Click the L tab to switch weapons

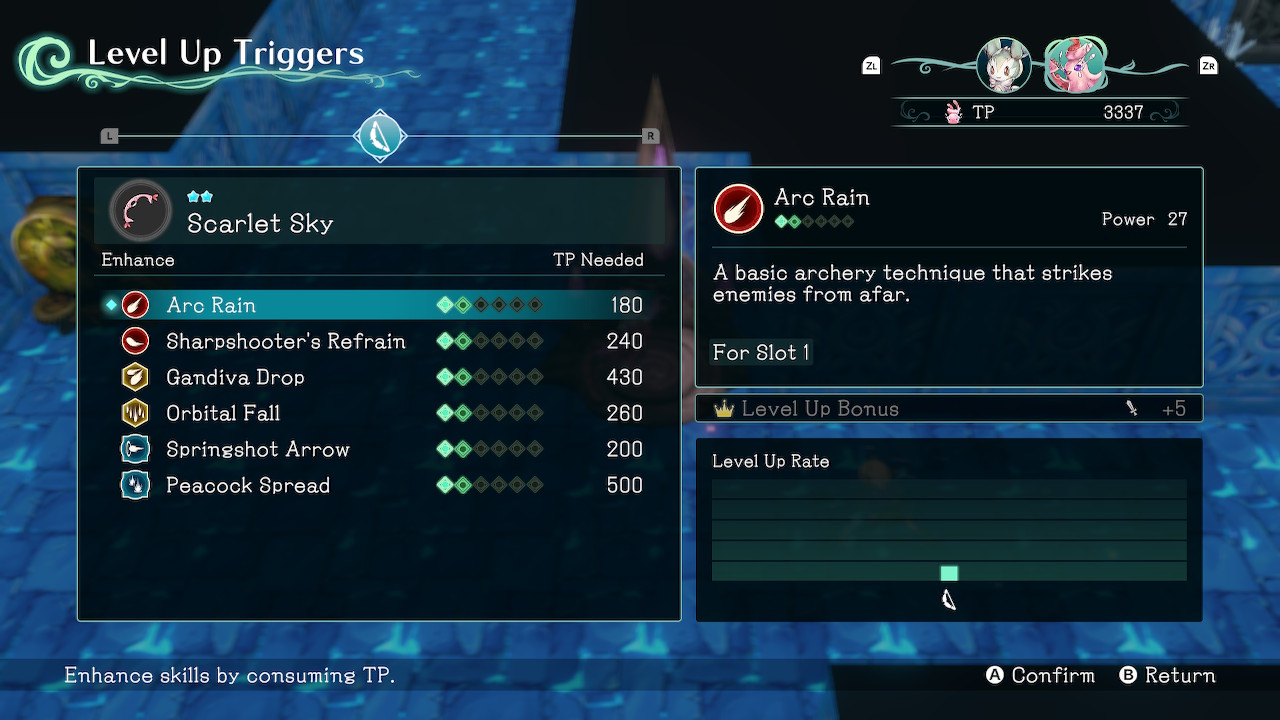110,134
